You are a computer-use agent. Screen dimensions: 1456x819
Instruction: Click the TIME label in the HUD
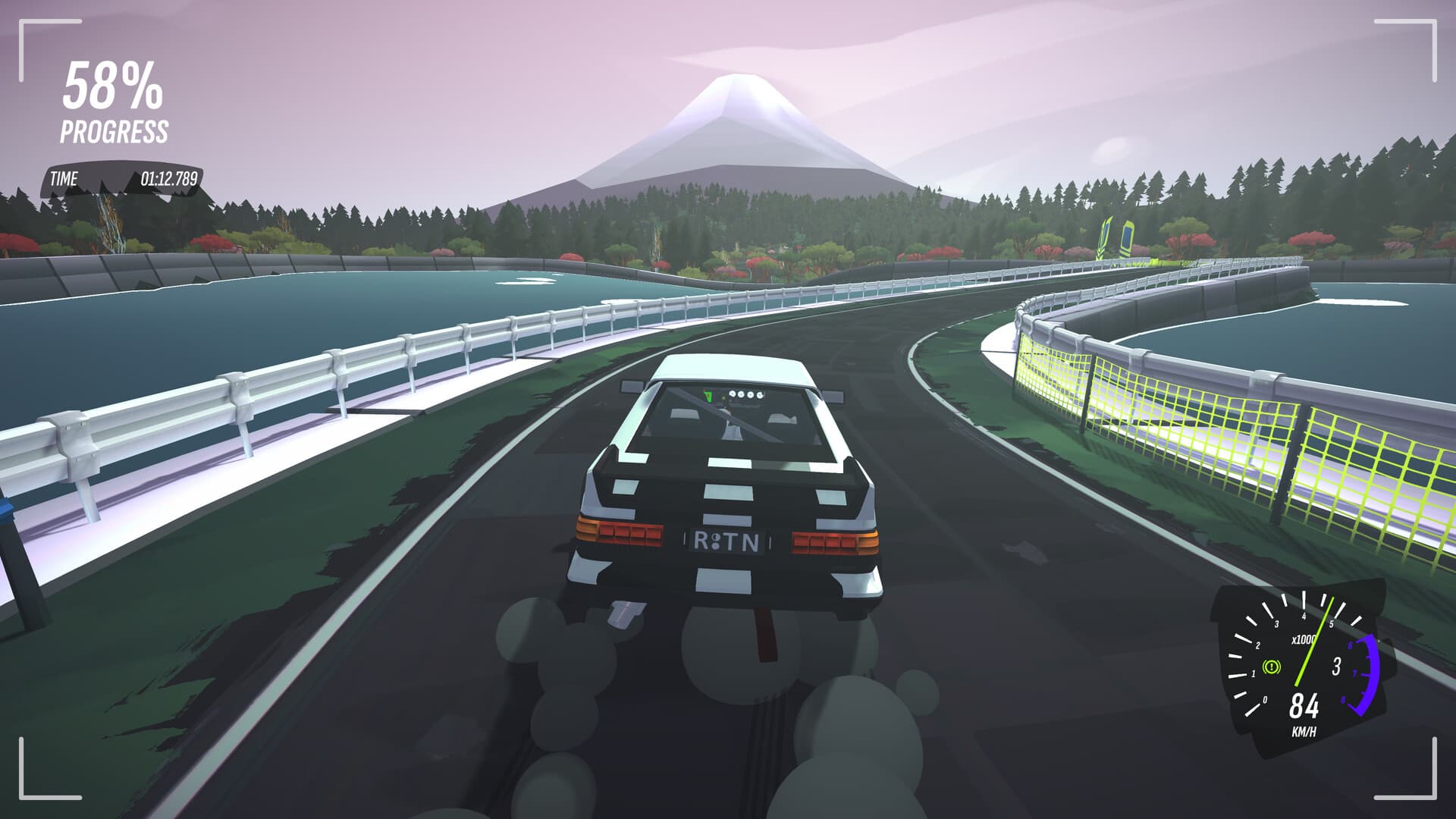64,179
